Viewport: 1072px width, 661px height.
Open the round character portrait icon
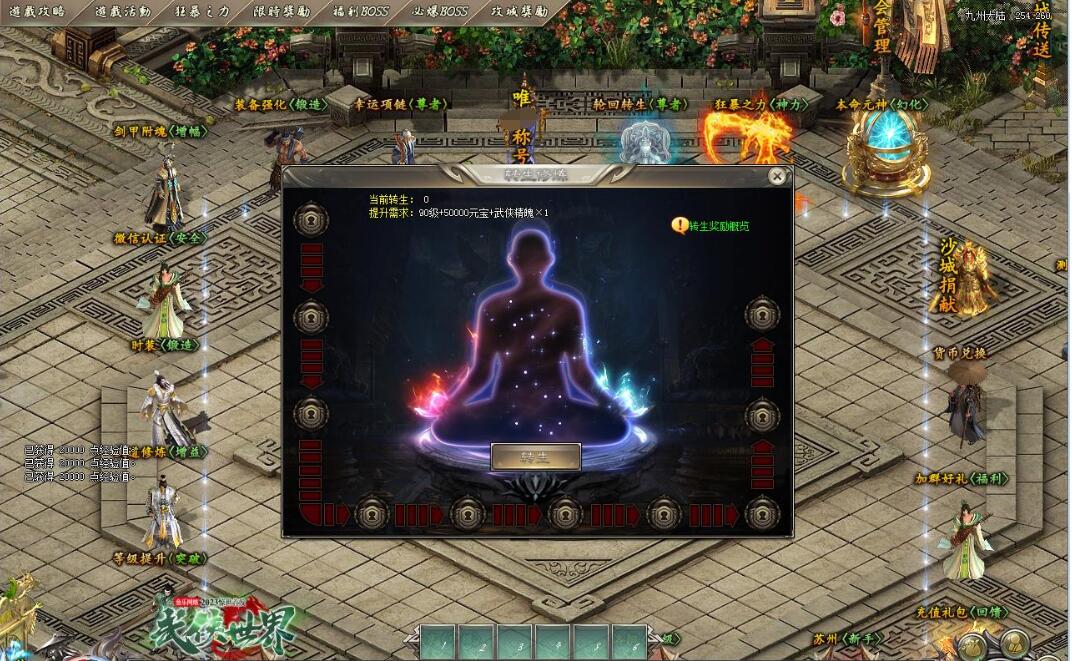pos(1015,644)
